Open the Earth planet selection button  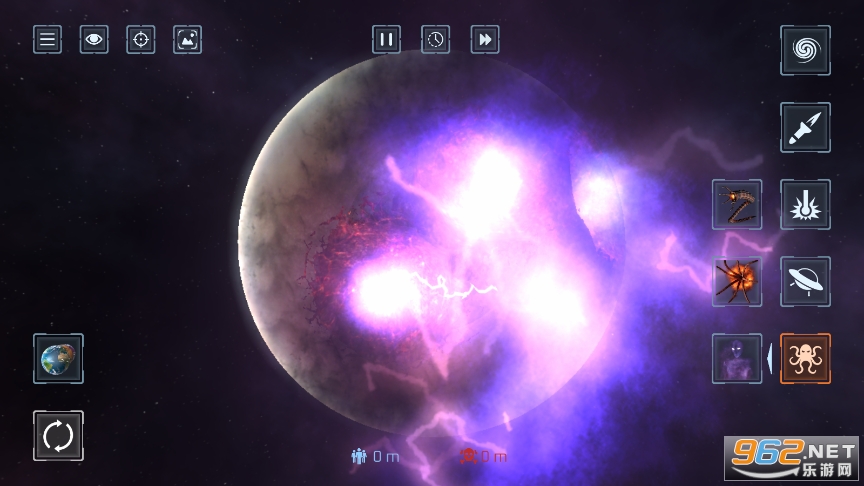(58, 358)
